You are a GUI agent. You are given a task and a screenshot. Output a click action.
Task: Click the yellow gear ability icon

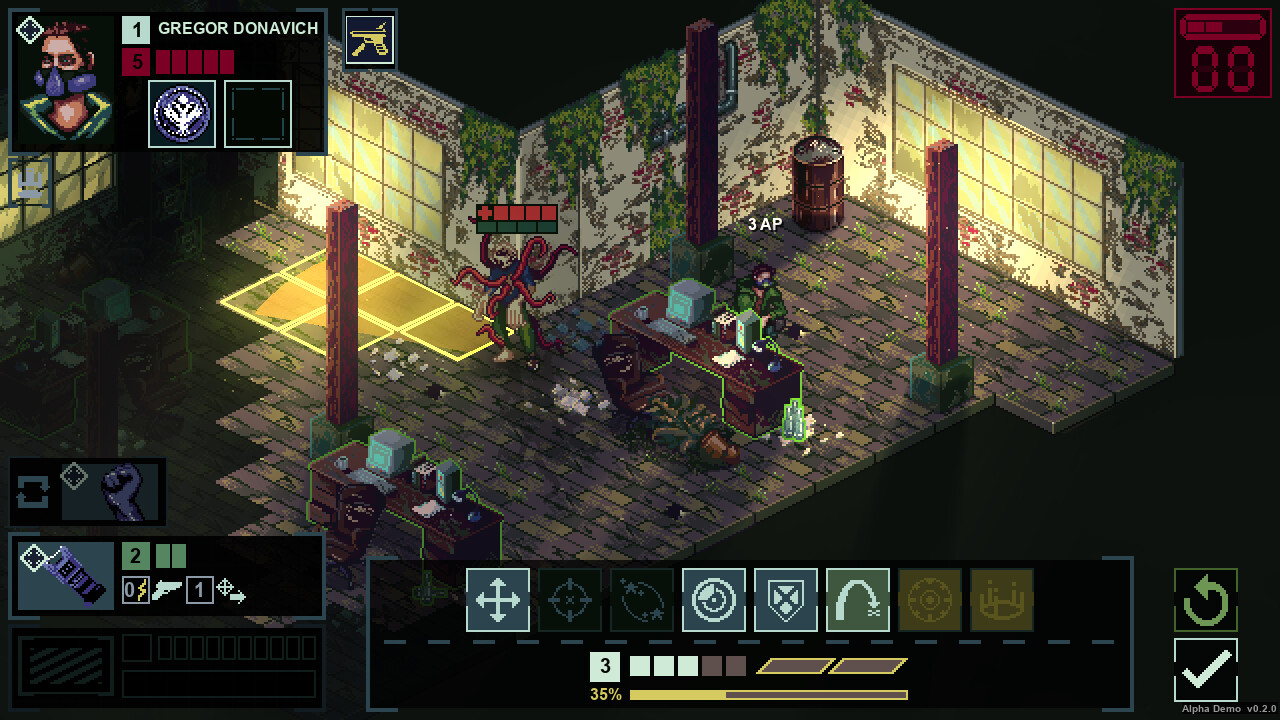pos(929,600)
